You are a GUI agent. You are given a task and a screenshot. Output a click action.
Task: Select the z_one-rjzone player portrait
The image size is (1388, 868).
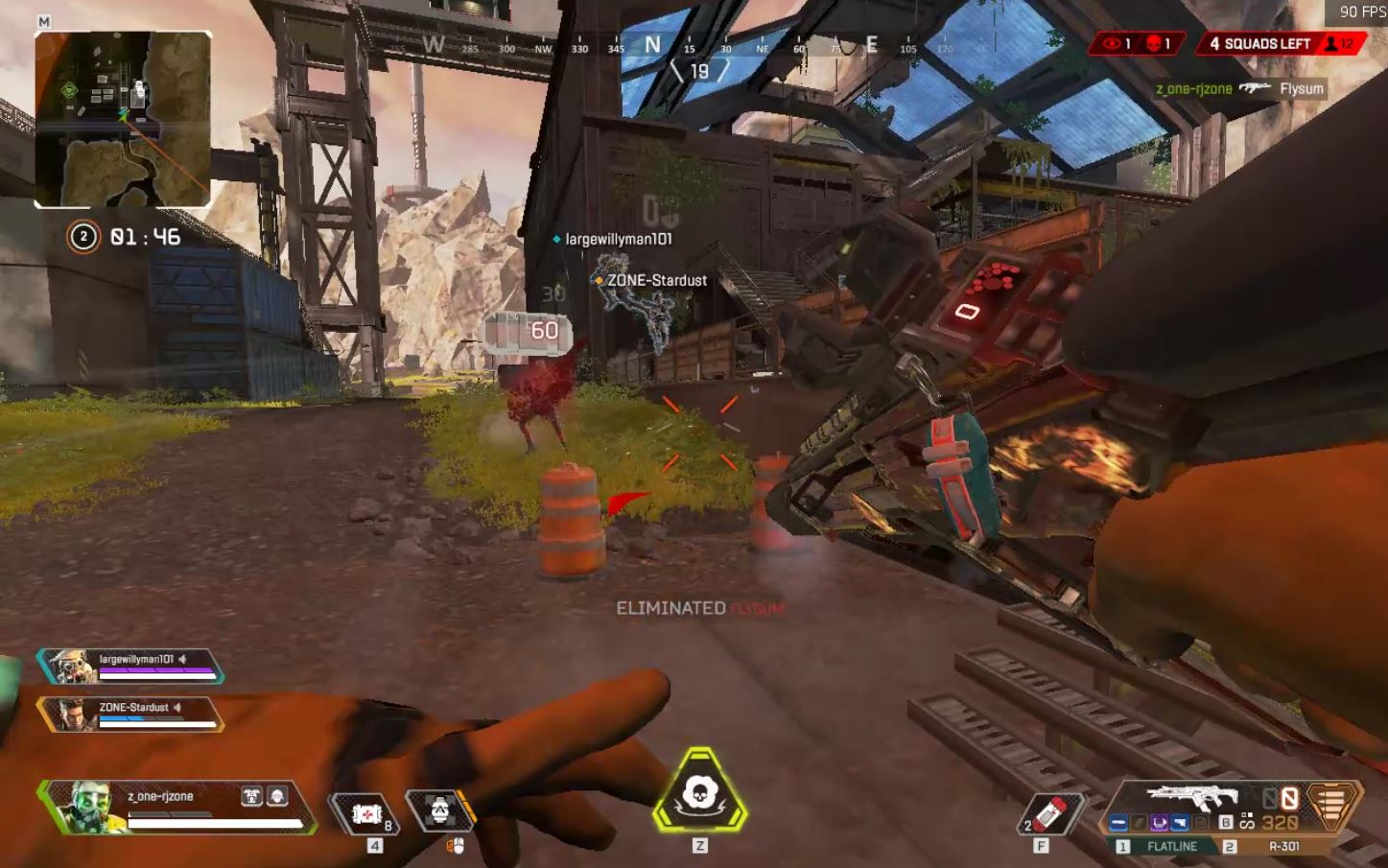83,806
